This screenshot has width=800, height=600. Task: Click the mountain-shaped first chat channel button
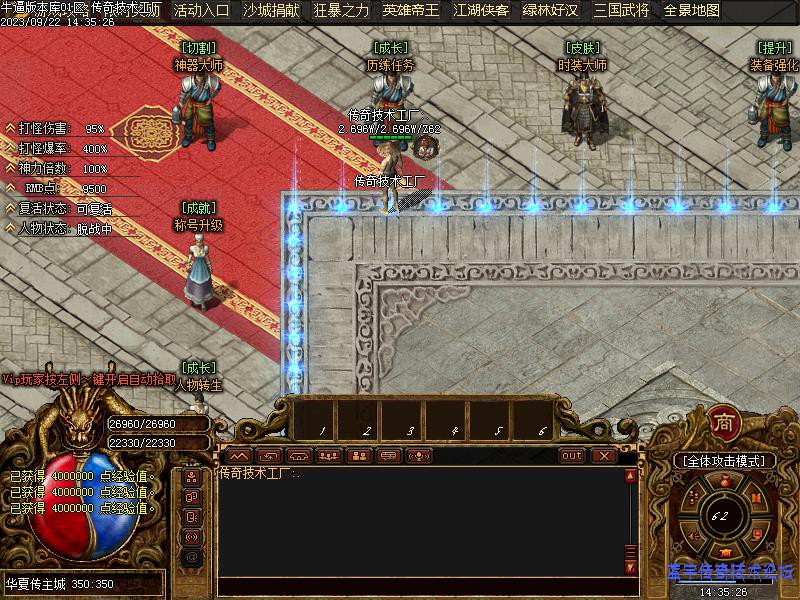[237, 456]
